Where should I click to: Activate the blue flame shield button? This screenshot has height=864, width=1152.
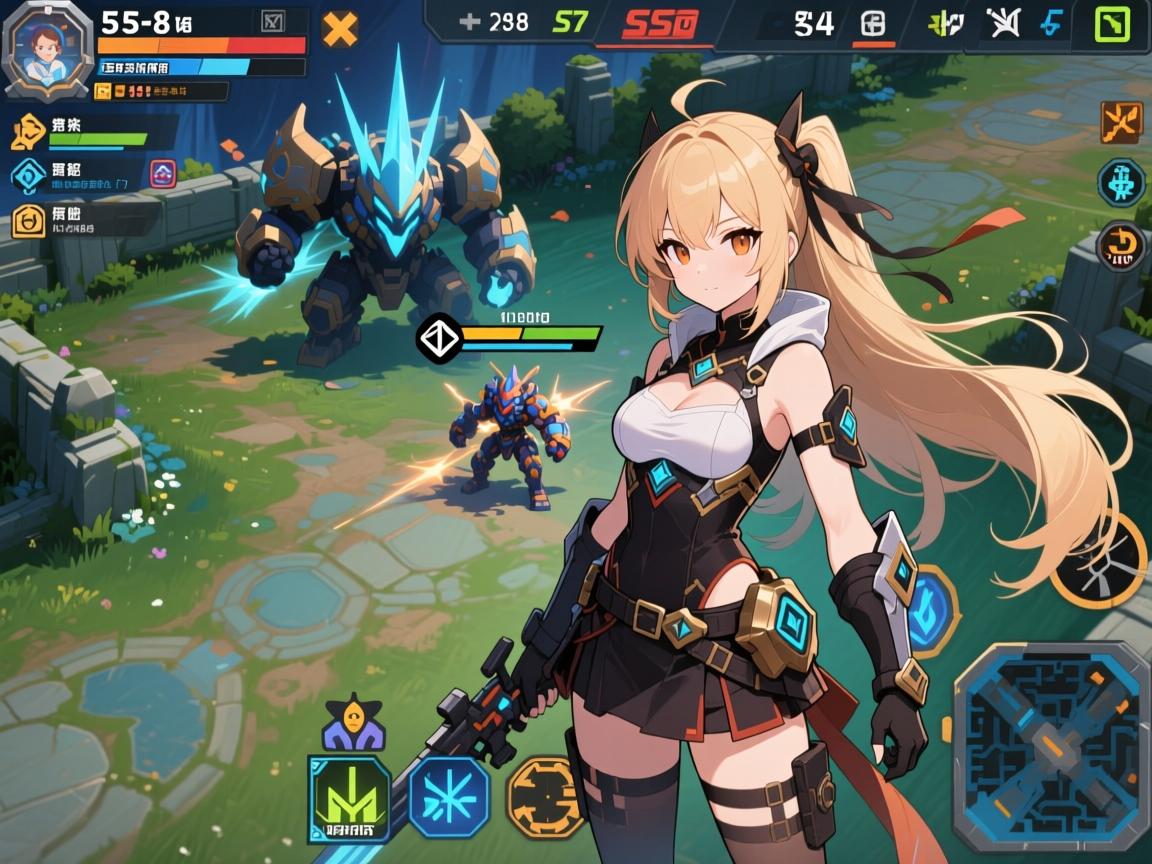click(x=929, y=610)
